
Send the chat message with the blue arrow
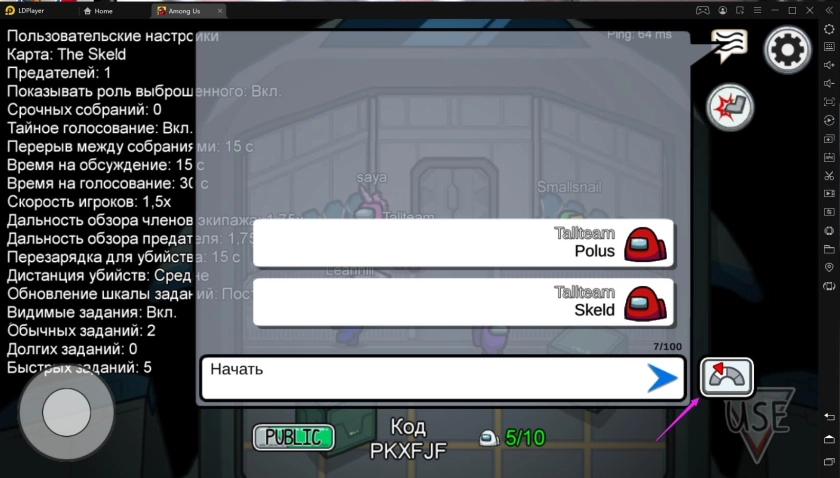tap(660, 378)
